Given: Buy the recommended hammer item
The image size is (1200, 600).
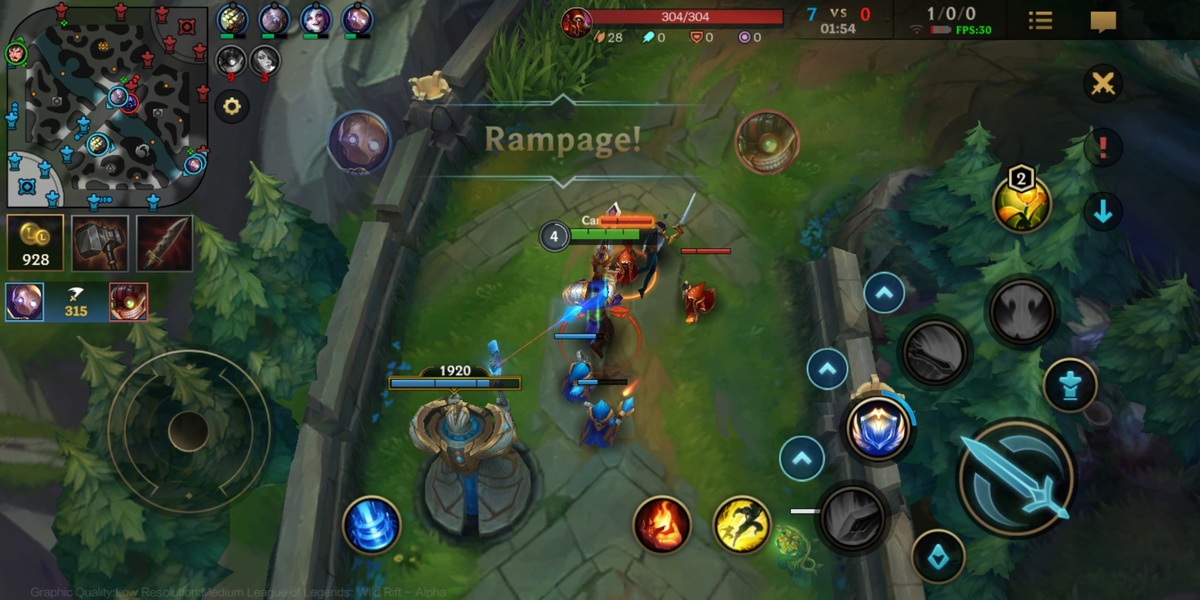Looking at the screenshot, I should point(100,243).
